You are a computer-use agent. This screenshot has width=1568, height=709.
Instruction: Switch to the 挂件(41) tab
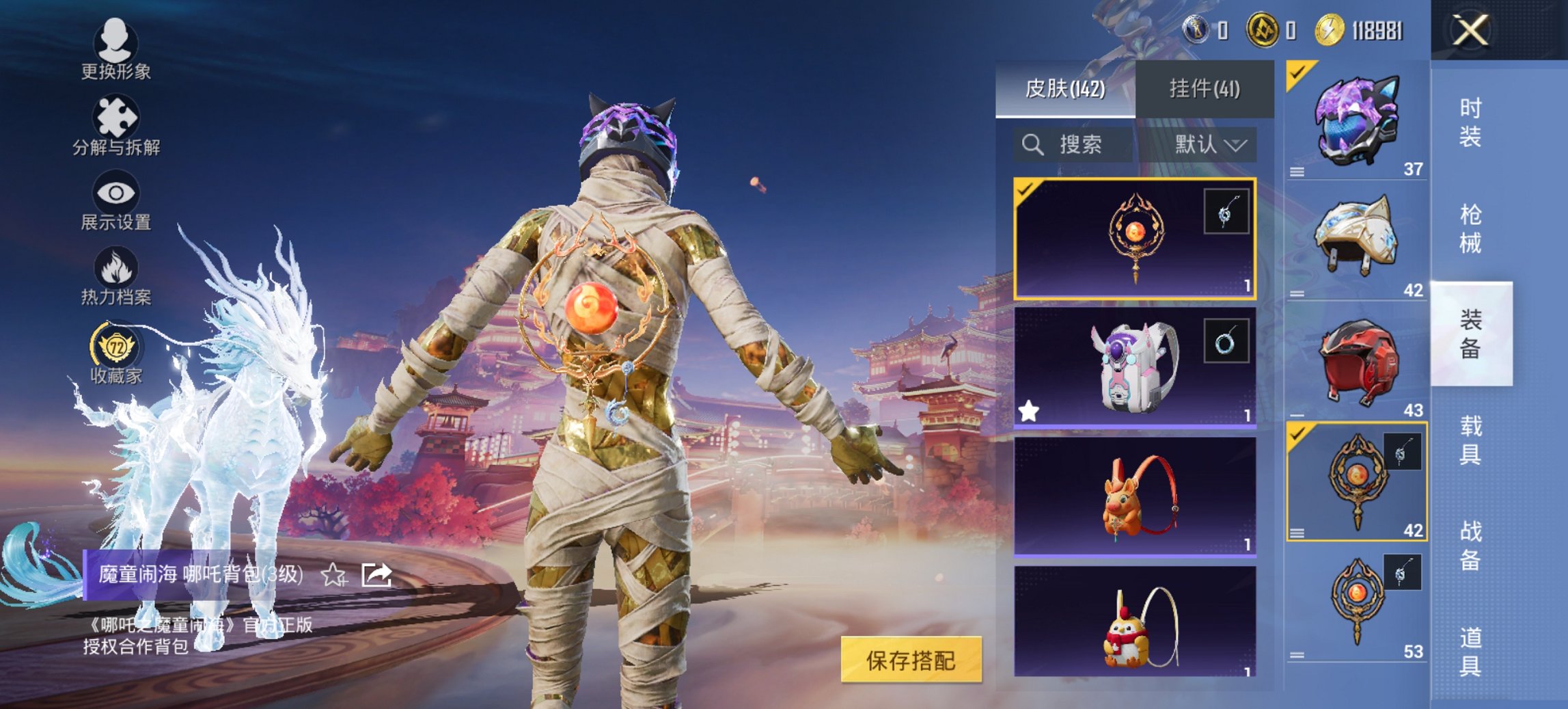1204,89
